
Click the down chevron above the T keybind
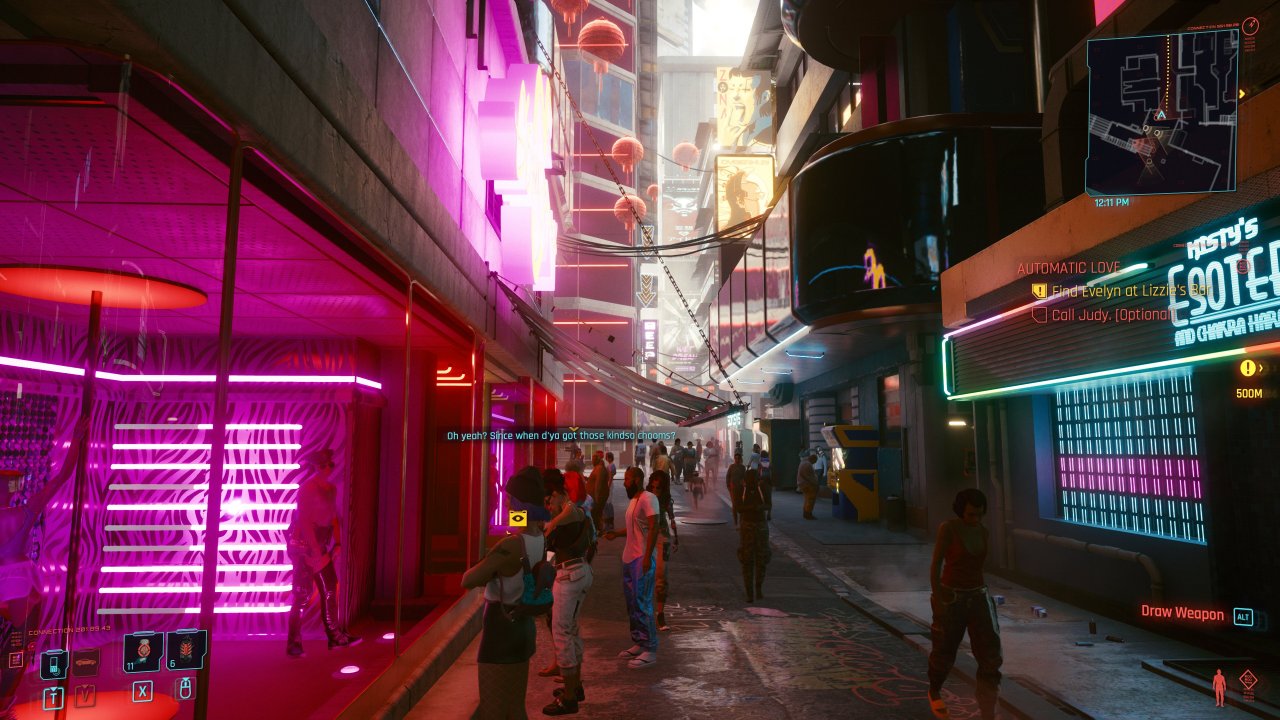(x=52, y=688)
